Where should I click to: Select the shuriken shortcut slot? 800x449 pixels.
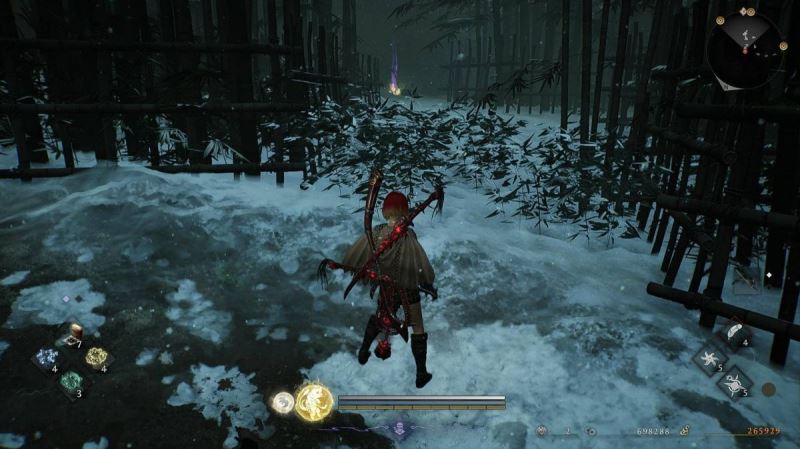[x=710, y=359]
